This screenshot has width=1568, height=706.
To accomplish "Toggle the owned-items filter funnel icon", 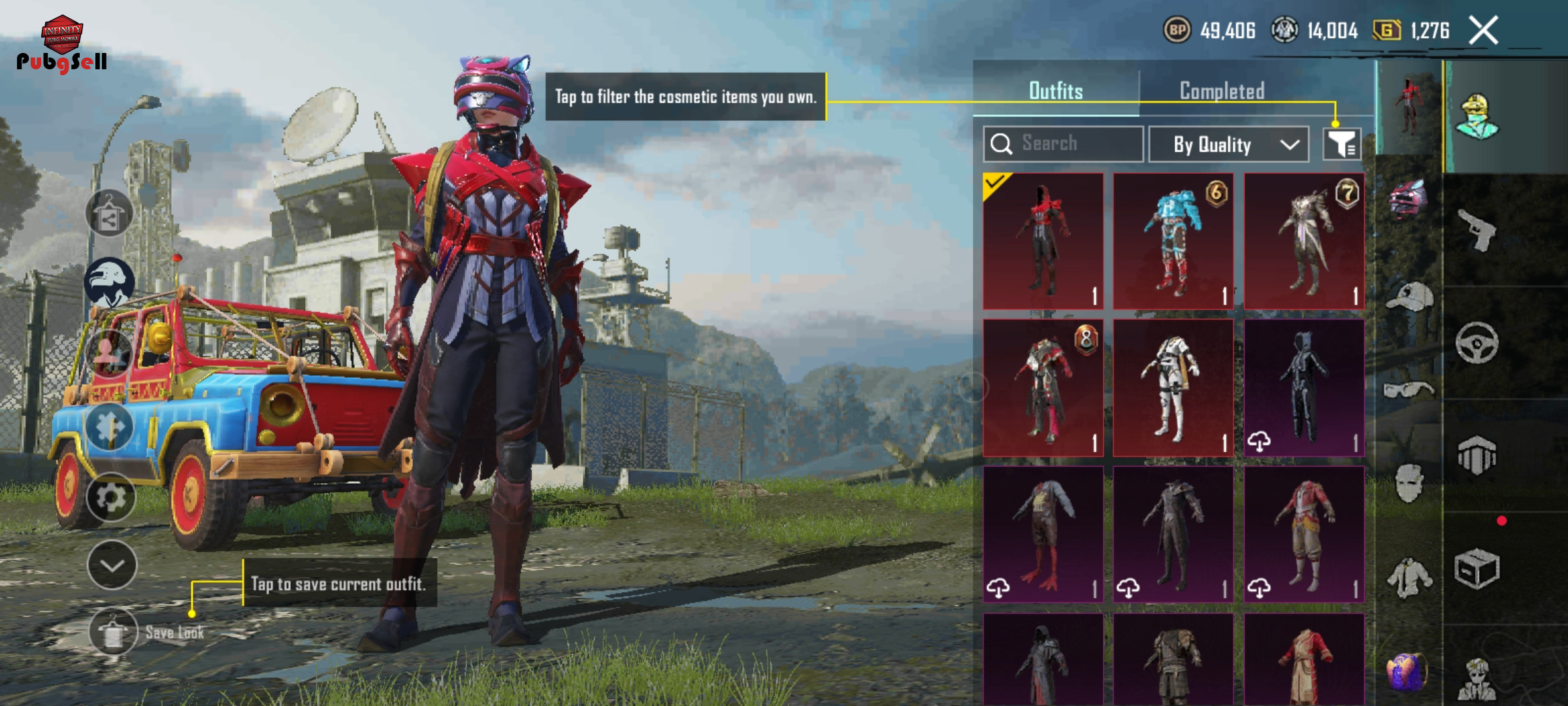I will pos(1342,144).
